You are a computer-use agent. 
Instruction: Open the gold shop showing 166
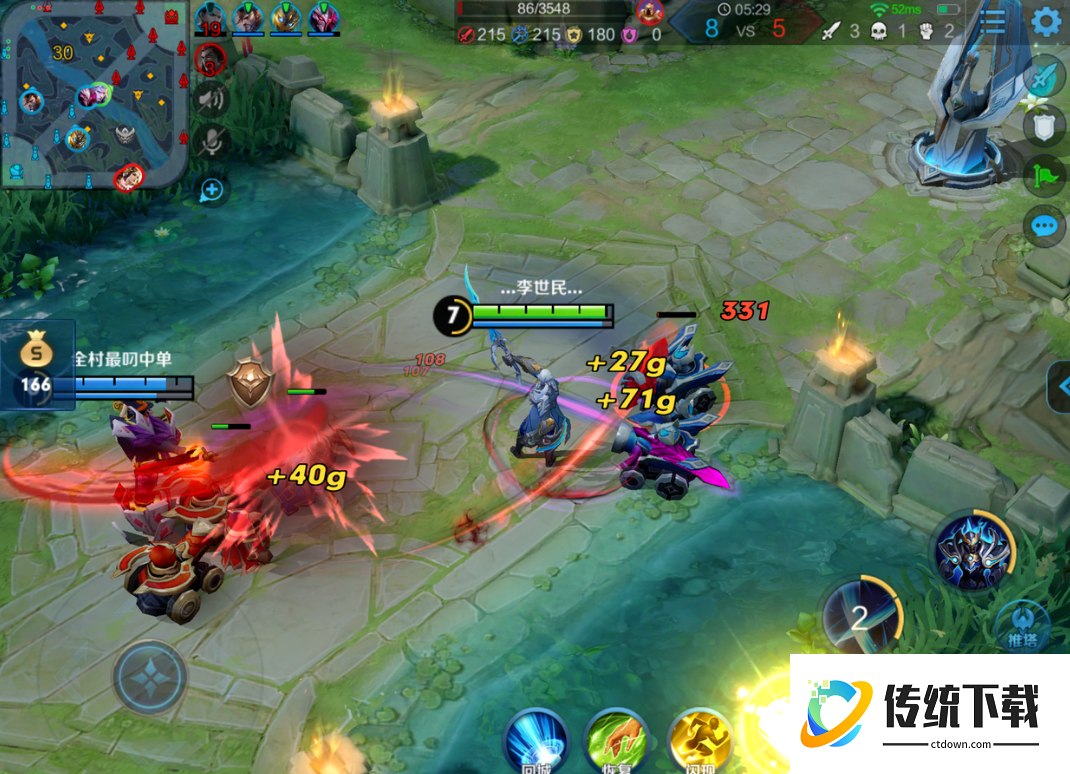36,366
